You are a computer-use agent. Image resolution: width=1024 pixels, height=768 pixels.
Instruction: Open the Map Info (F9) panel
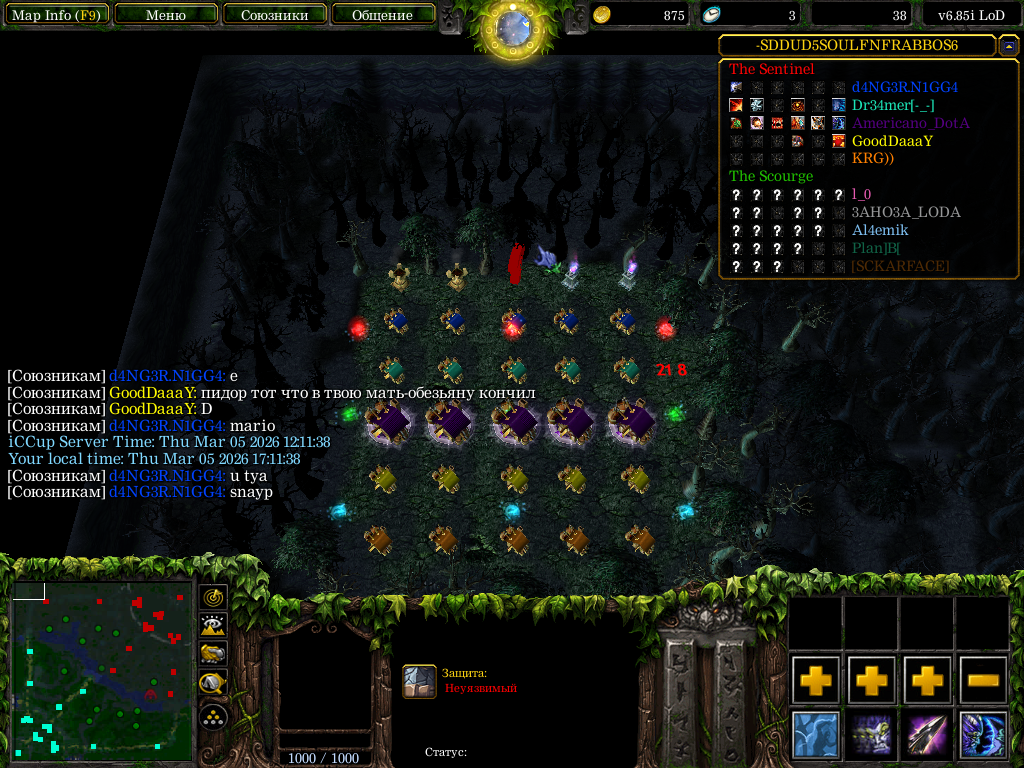56,15
